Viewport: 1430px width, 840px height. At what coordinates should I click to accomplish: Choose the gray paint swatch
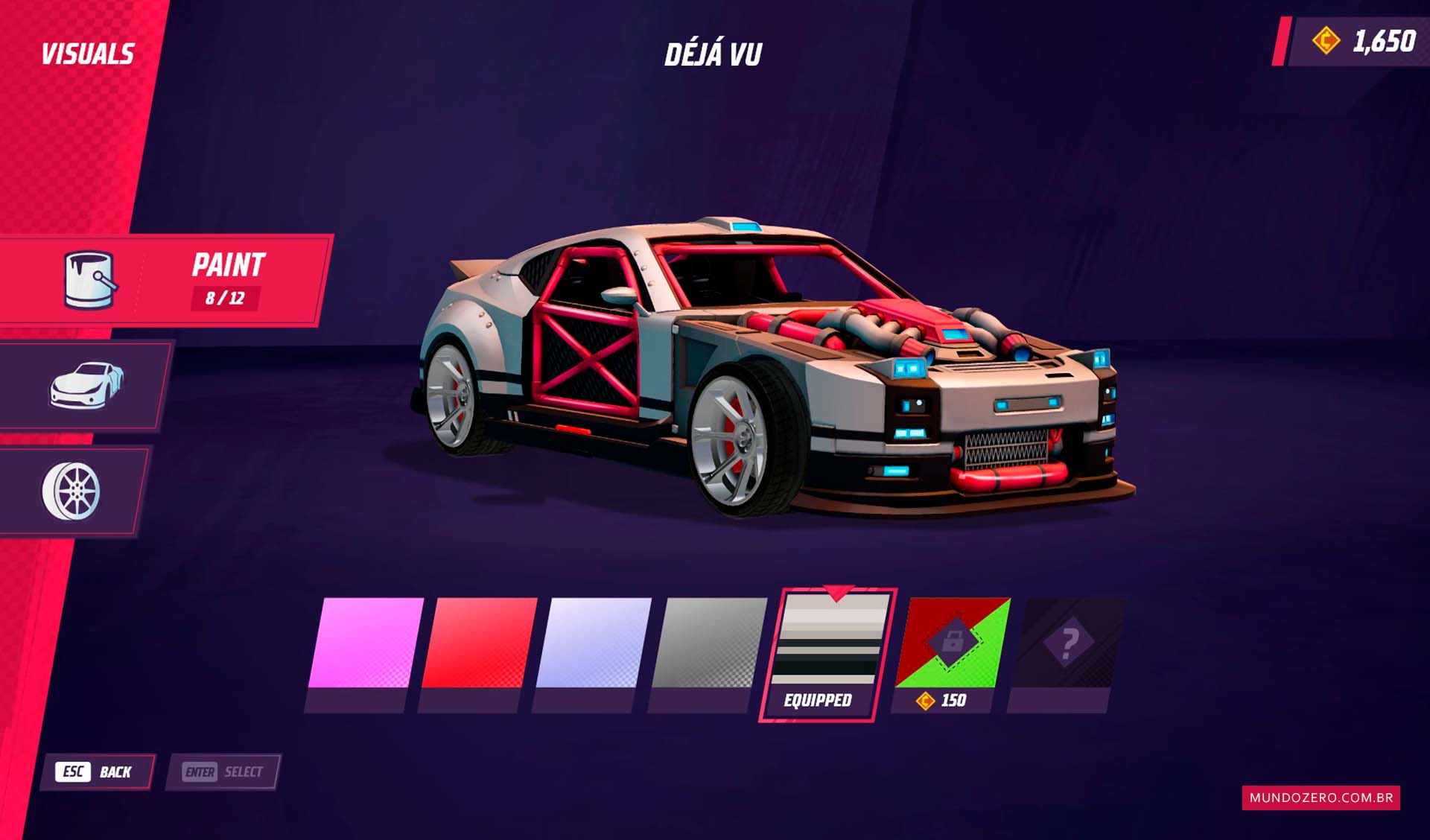(708, 643)
